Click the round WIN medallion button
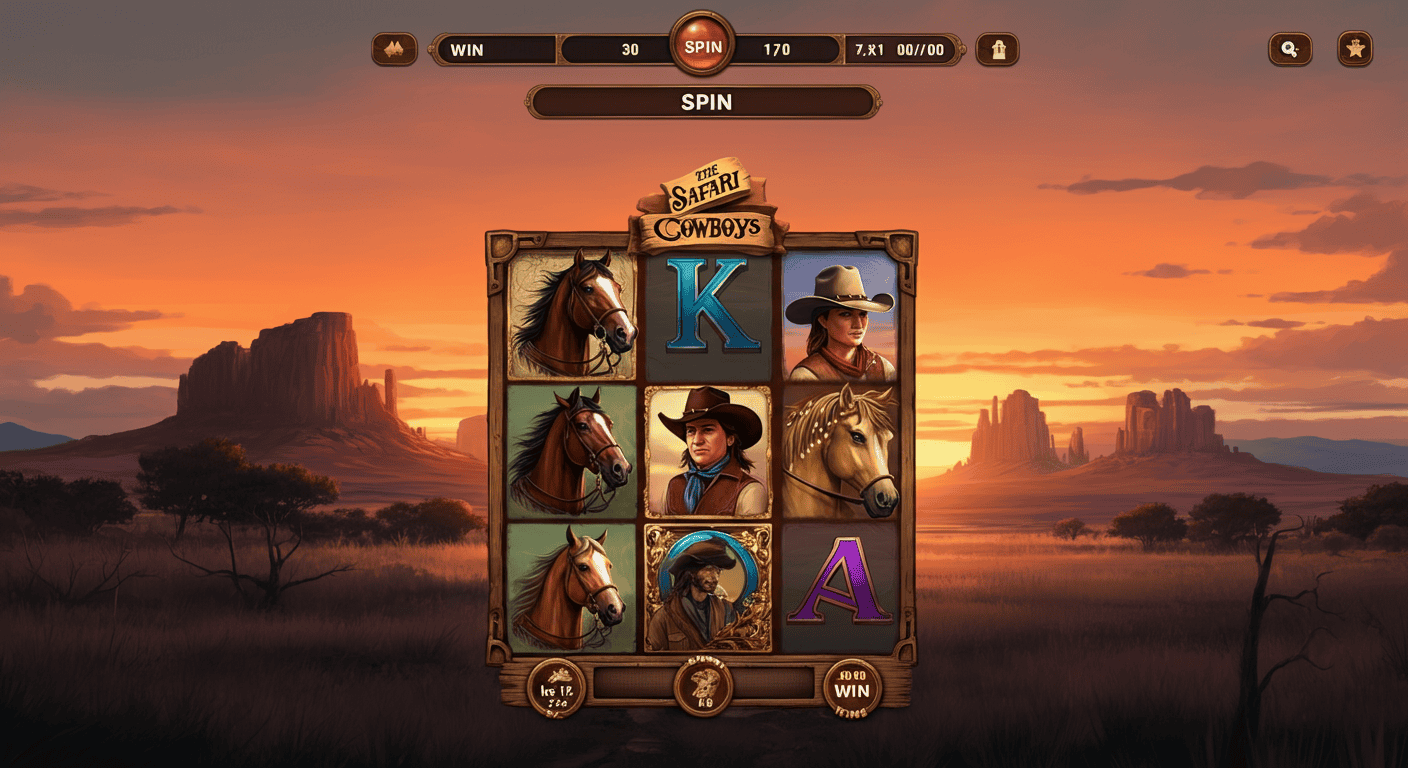This screenshot has height=768, width=1408. point(852,688)
